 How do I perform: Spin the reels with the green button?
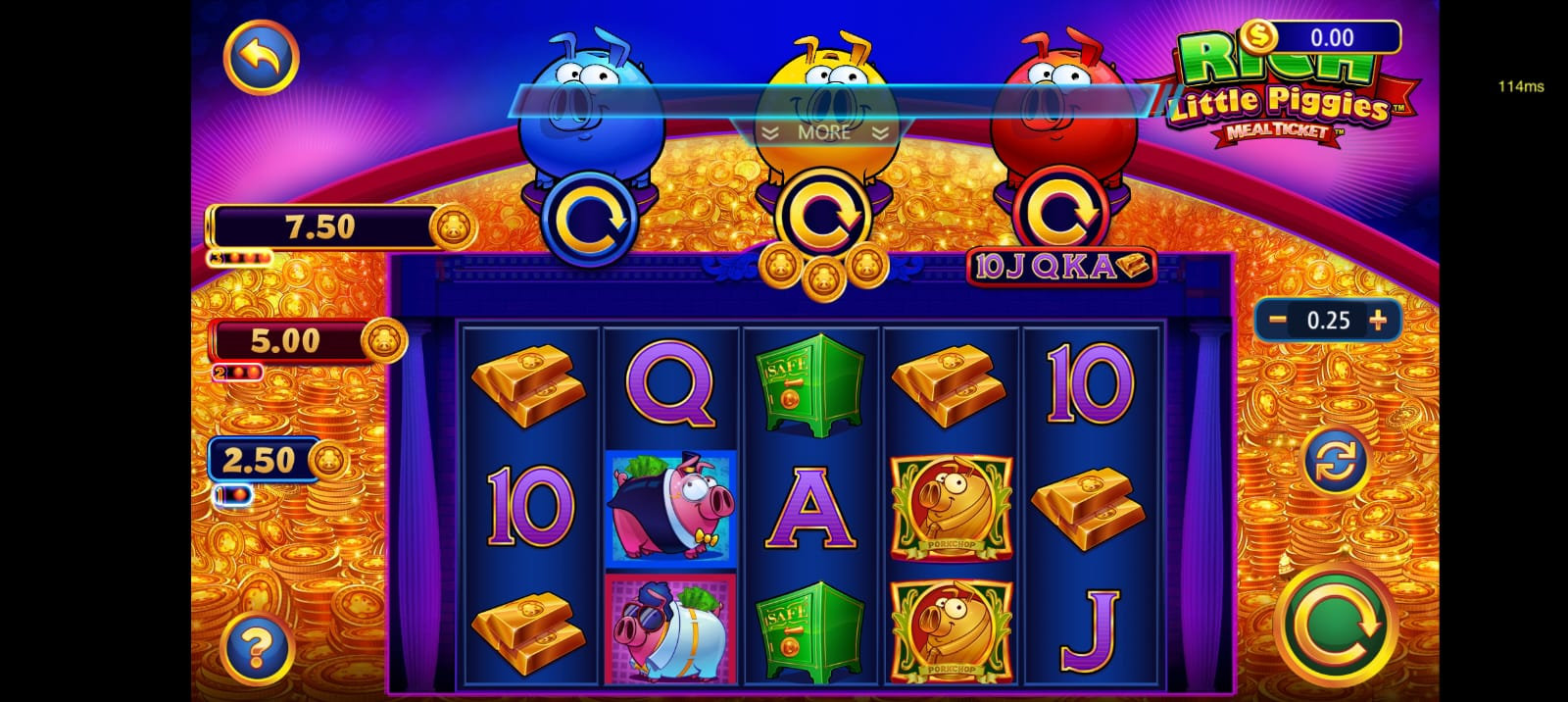[x=1336, y=625]
